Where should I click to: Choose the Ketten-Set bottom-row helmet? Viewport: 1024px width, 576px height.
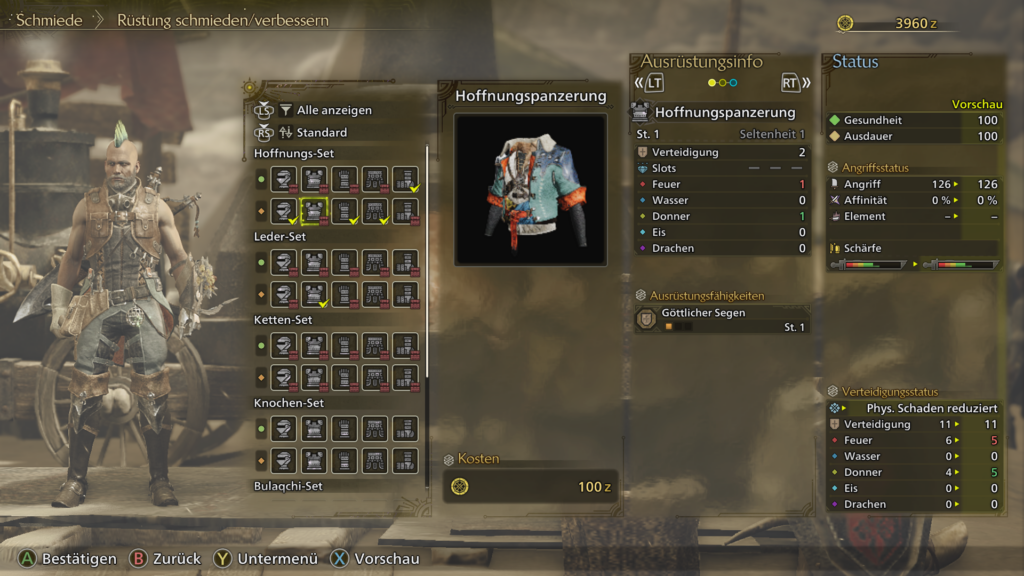285,377
